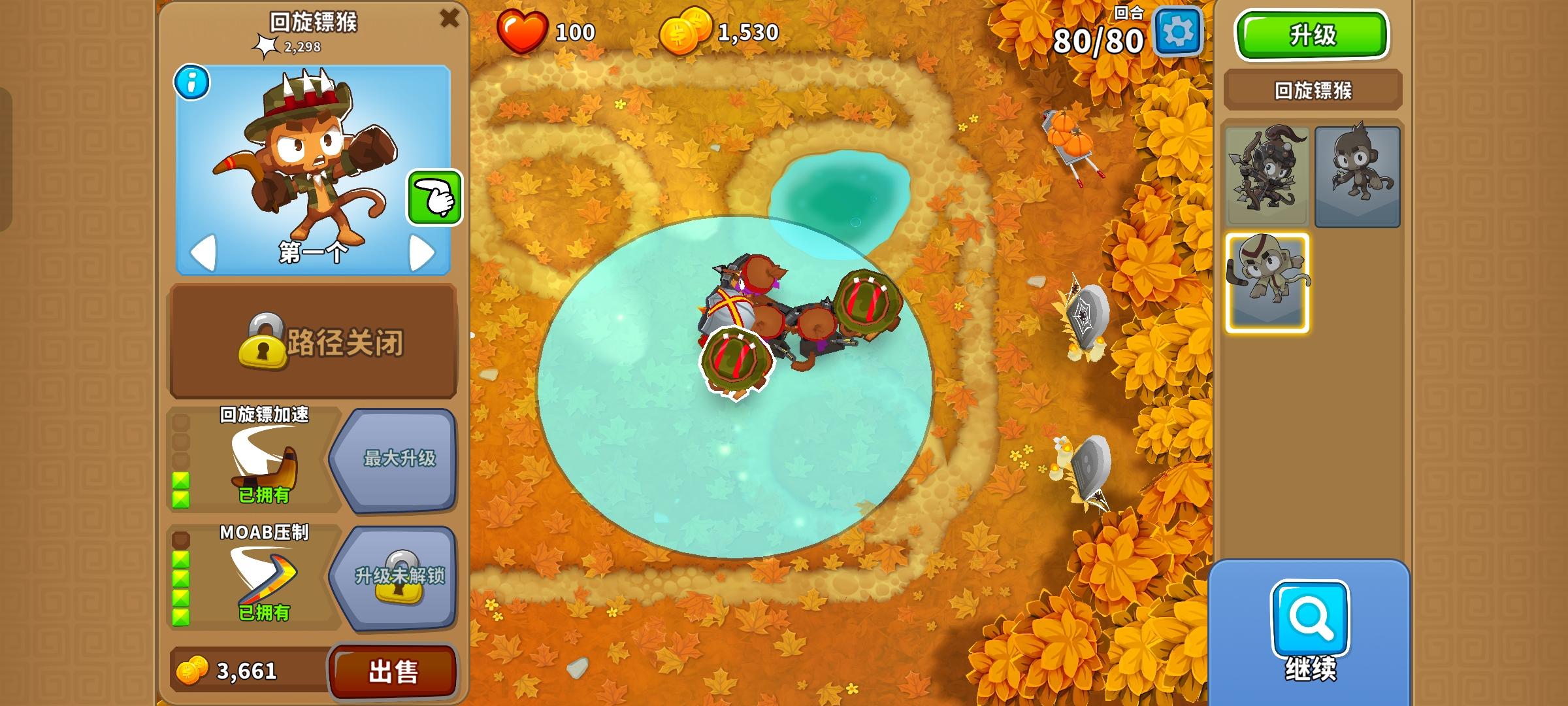
Task: Tap the info icon on the Boomerang Monkey portrait
Action: click(x=191, y=84)
